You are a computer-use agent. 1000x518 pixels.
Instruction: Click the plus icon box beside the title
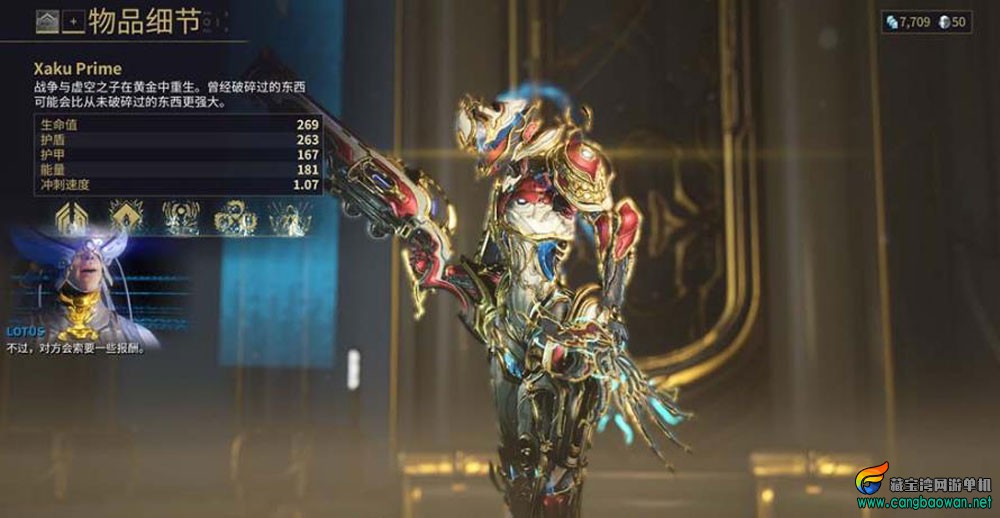[x=72, y=20]
